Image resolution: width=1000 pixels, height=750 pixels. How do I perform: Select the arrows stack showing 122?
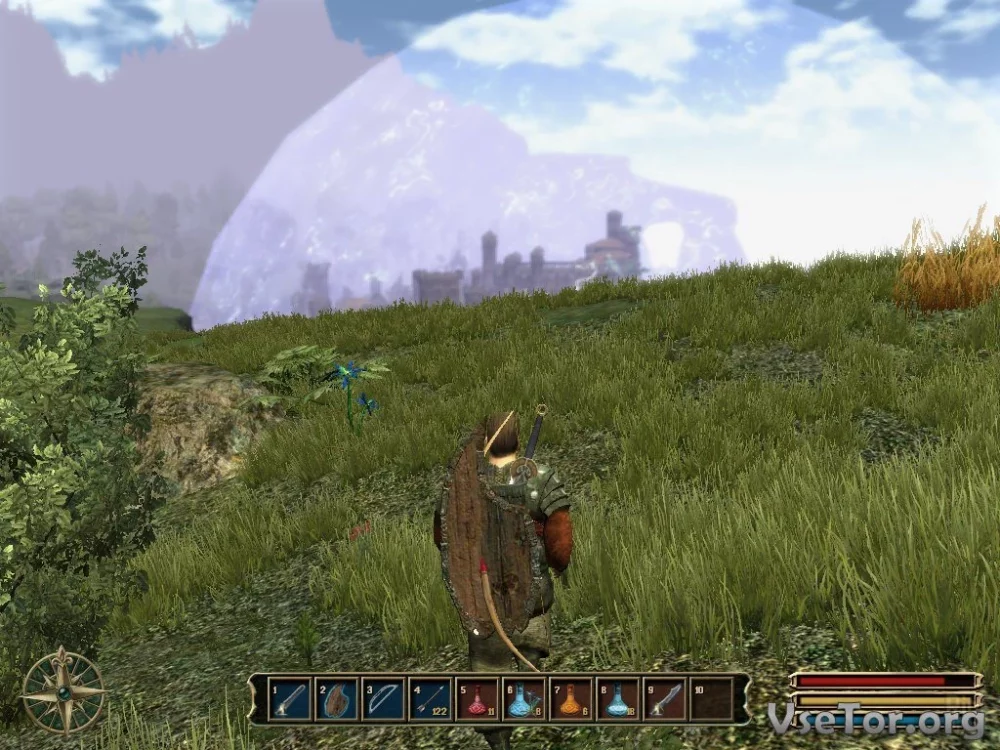(x=431, y=699)
